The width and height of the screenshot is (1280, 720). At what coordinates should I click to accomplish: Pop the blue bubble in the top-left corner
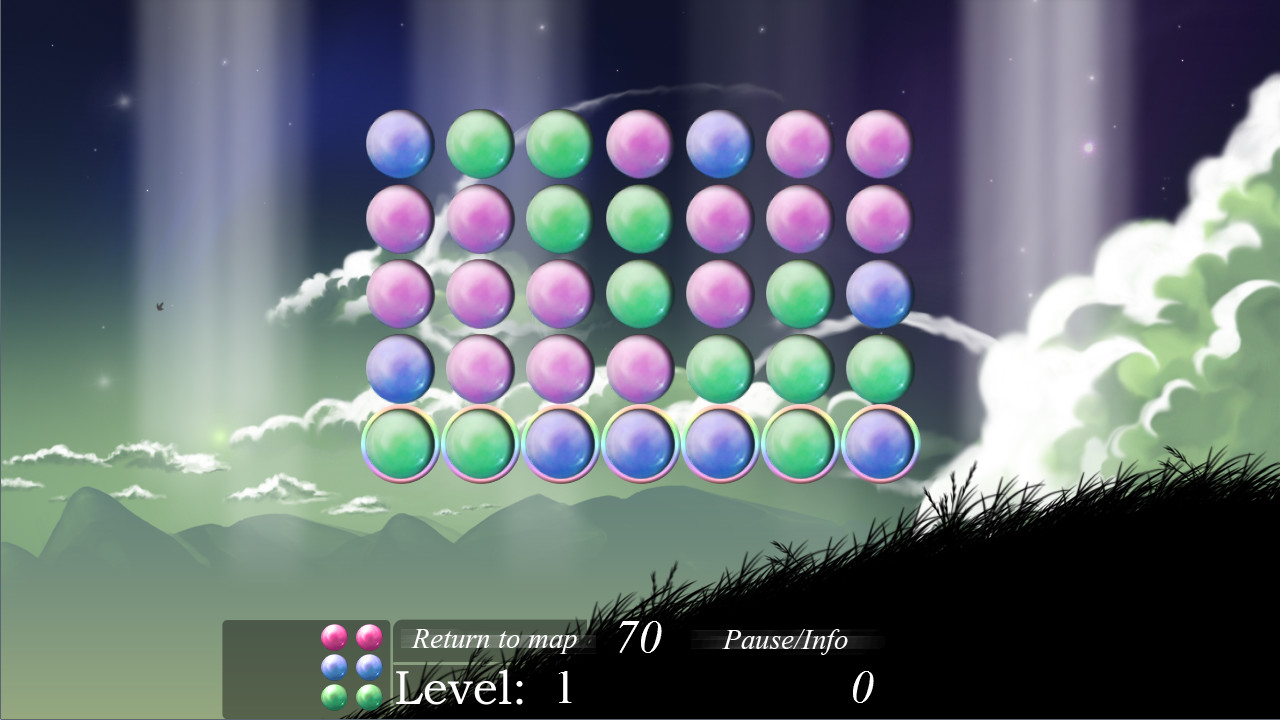click(x=400, y=145)
